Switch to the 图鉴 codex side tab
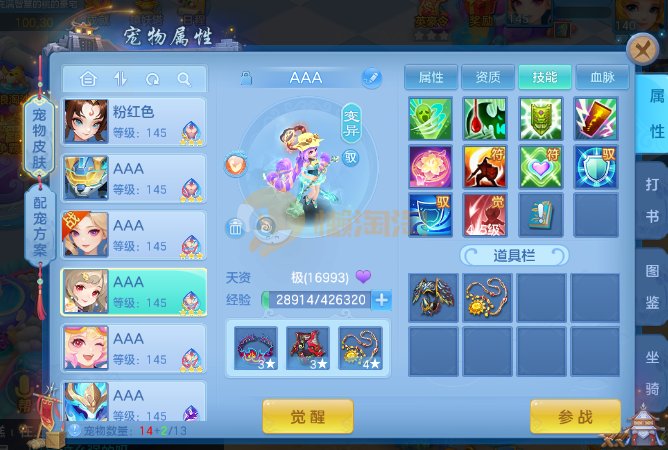This screenshot has height=450, width=668. 655,283
